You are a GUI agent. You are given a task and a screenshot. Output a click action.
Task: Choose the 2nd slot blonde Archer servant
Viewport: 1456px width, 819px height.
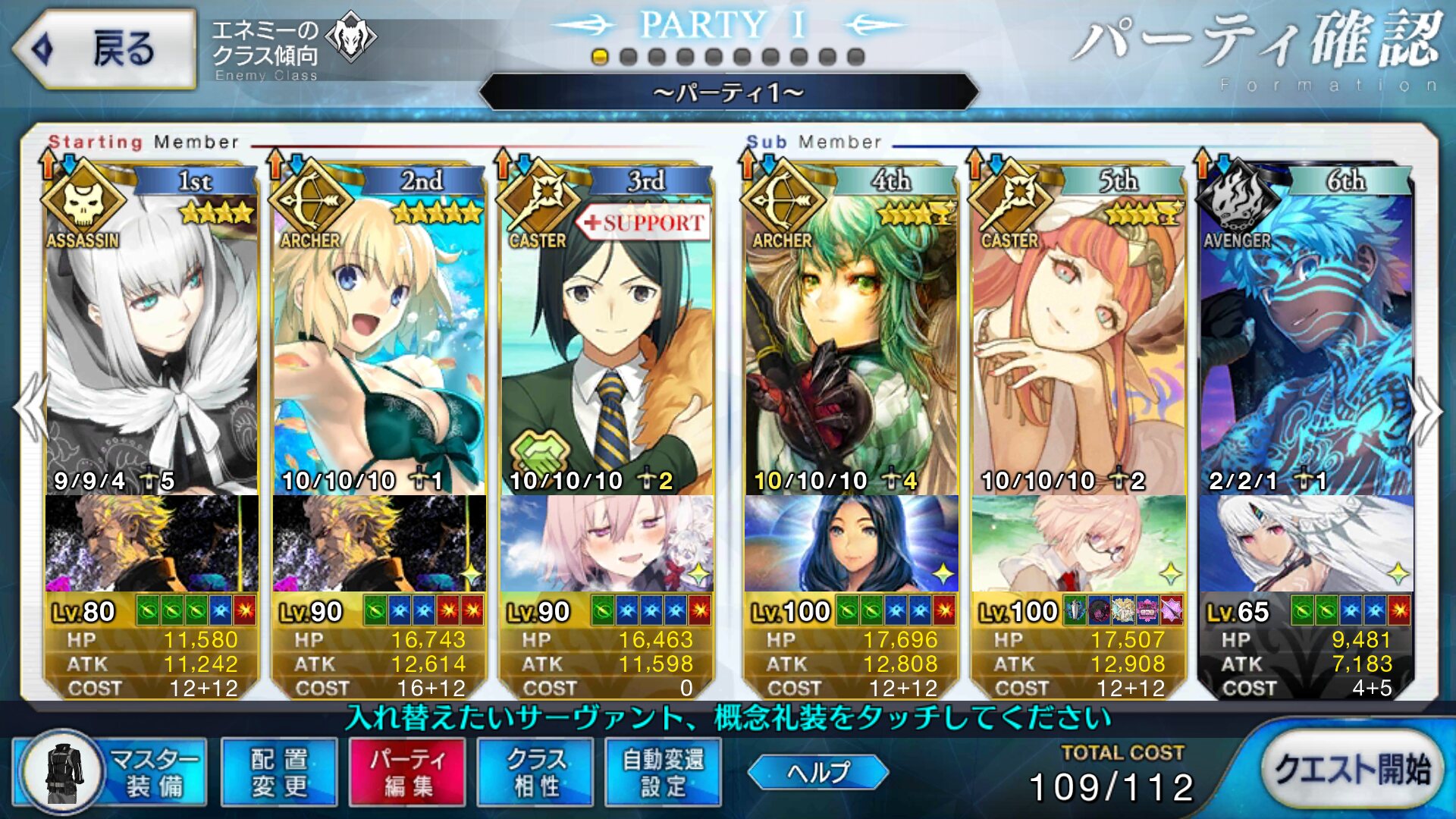(x=379, y=341)
